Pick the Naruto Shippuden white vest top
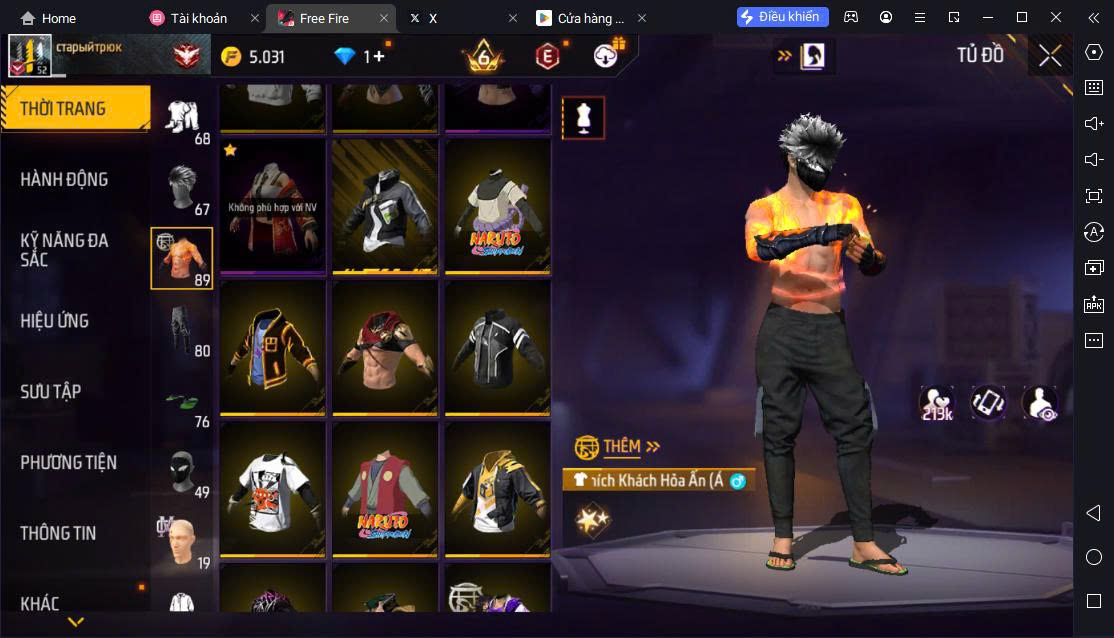The height and width of the screenshot is (638, 1114). (497, 207)
